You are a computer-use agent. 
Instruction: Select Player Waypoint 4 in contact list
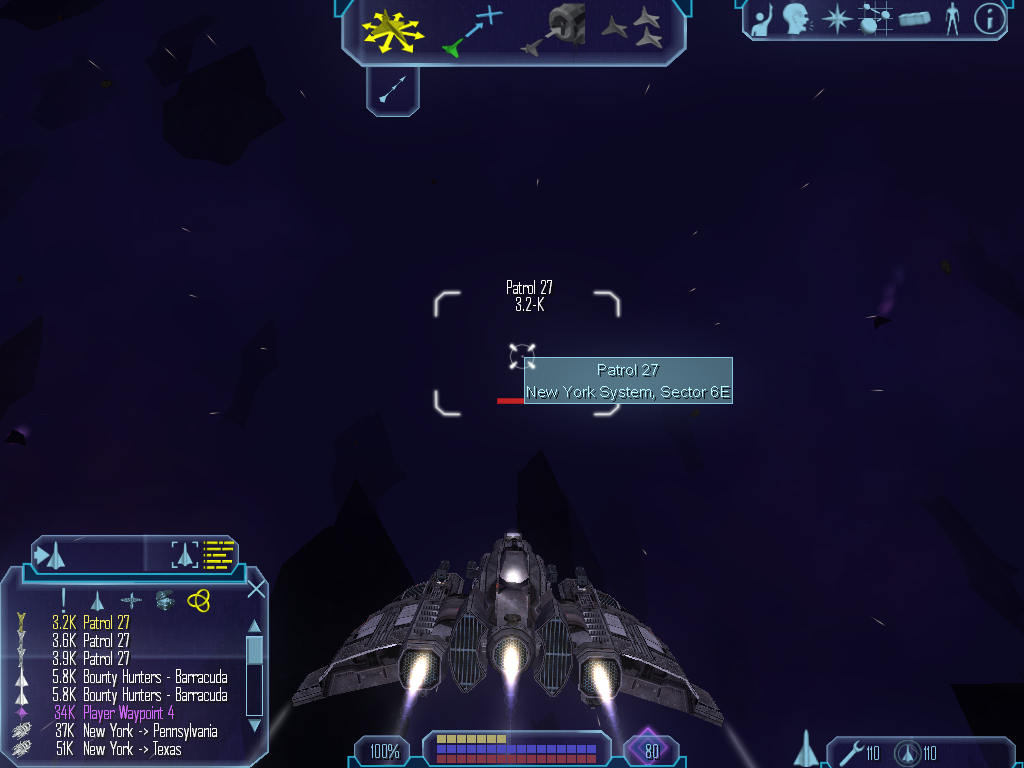(128, 713)
